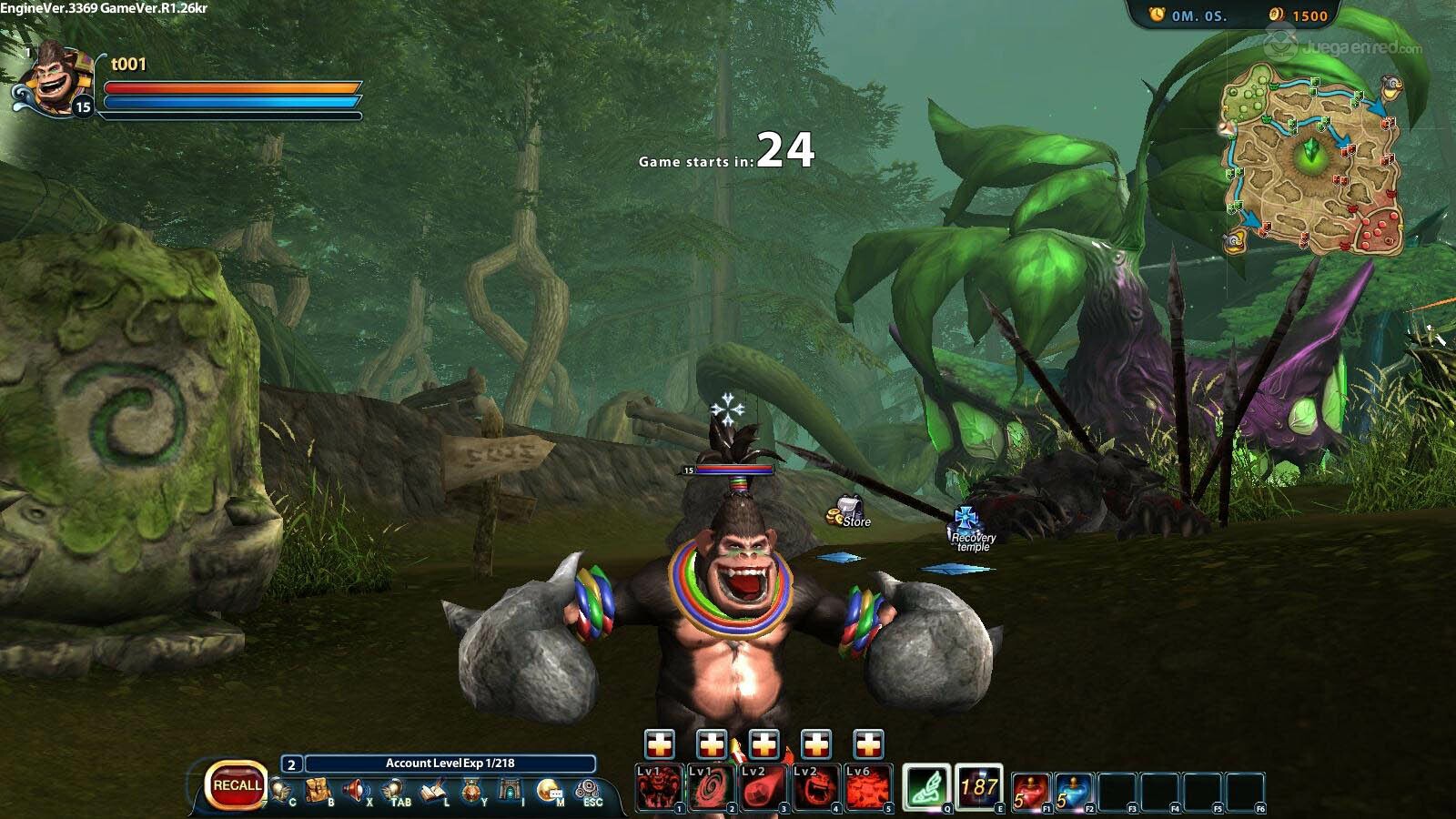
Task: Select the ability slot showing 187
Action: (x=979, y=786)
